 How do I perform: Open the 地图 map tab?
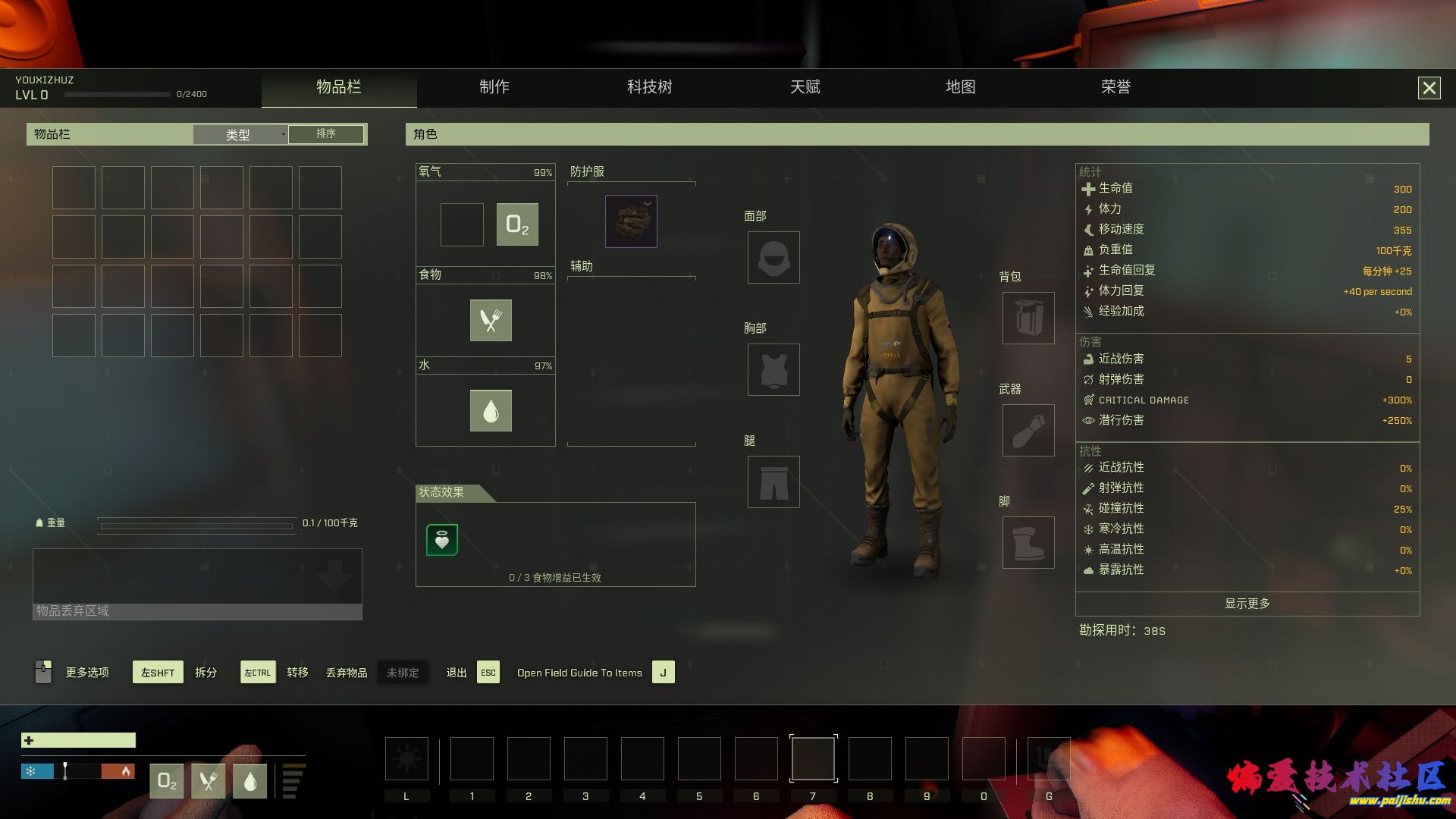click(960, 87)
